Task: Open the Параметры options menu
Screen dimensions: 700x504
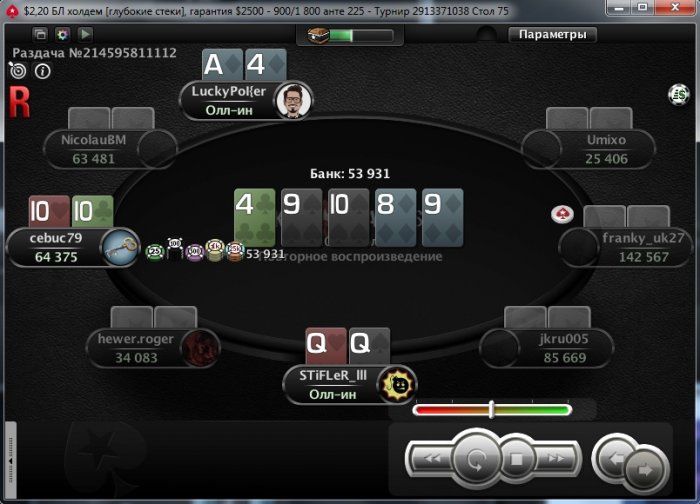Action: pos(553,34)
